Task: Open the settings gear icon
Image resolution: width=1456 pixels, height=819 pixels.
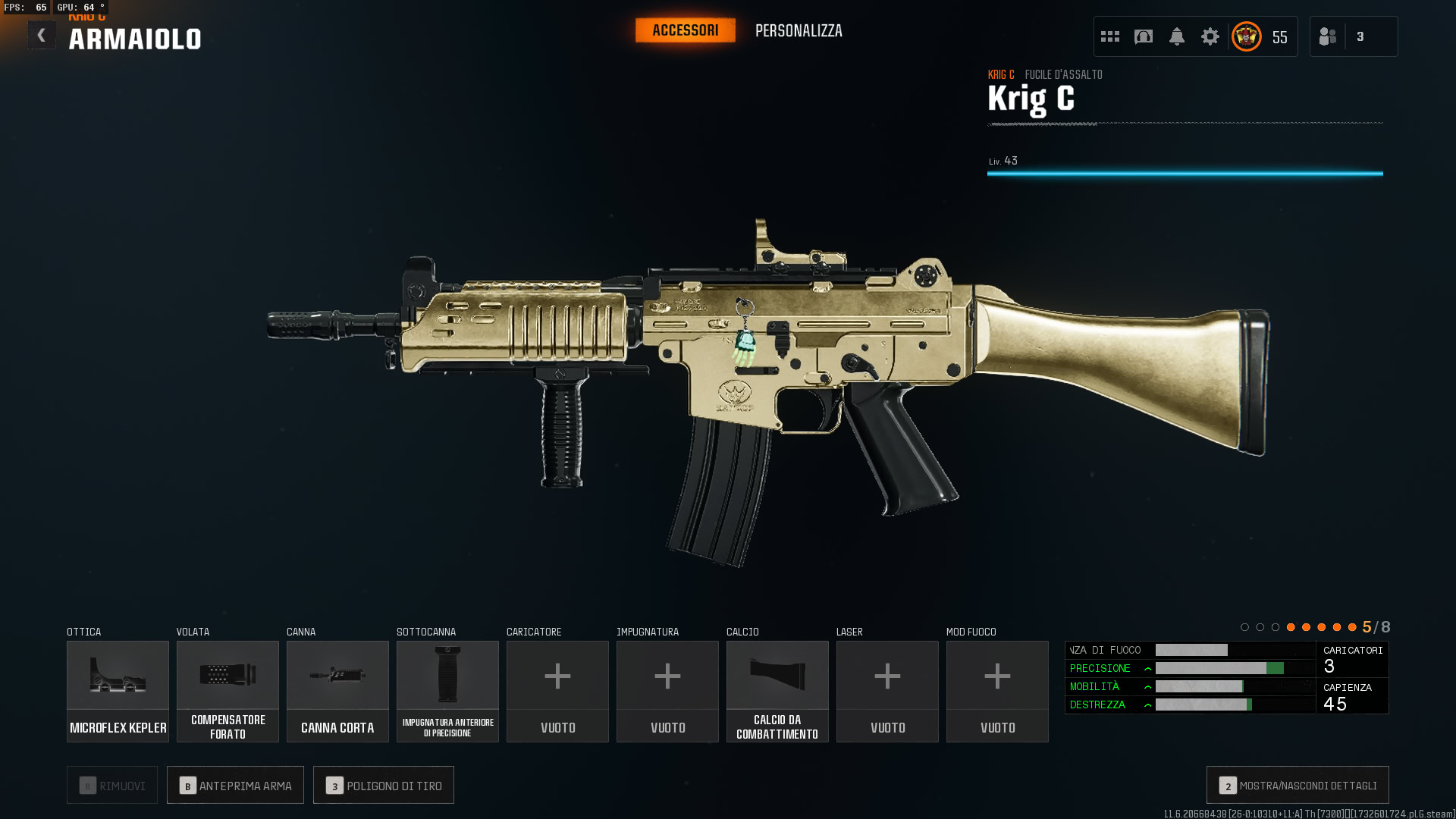Action: 1210,36
